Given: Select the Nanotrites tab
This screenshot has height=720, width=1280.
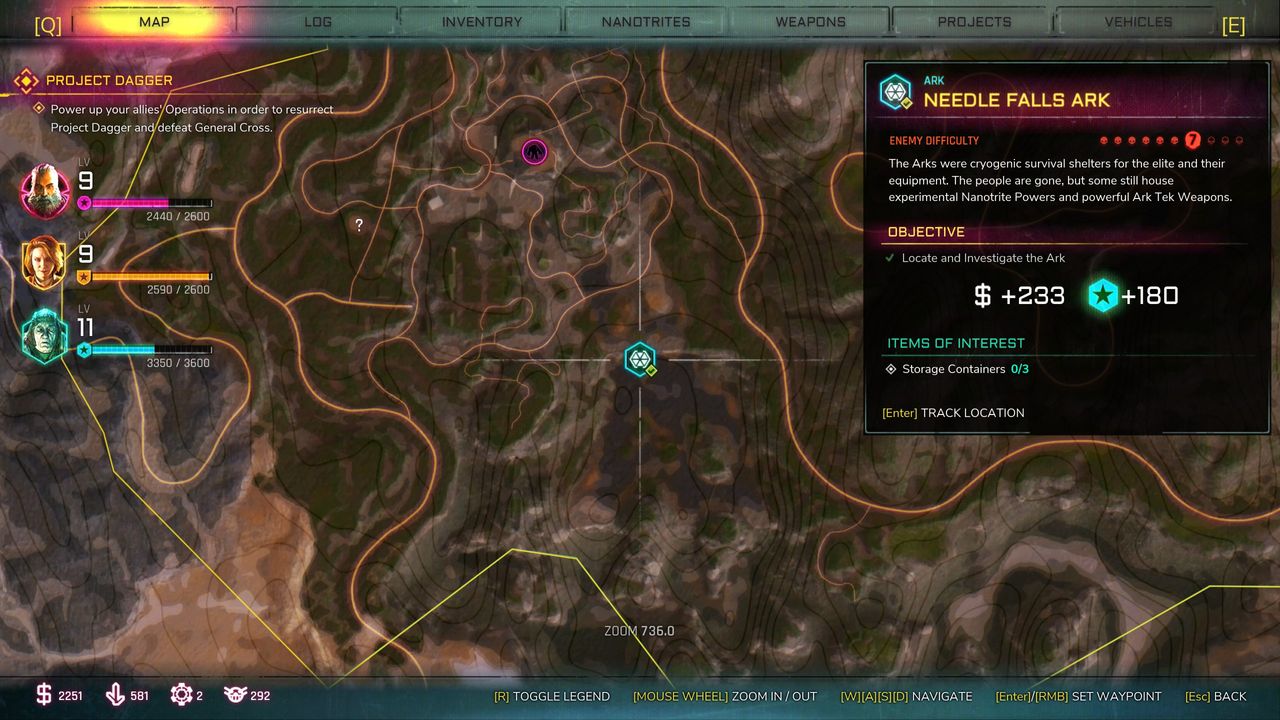Looking at the screenshot, I should click(x=646, y=21).
